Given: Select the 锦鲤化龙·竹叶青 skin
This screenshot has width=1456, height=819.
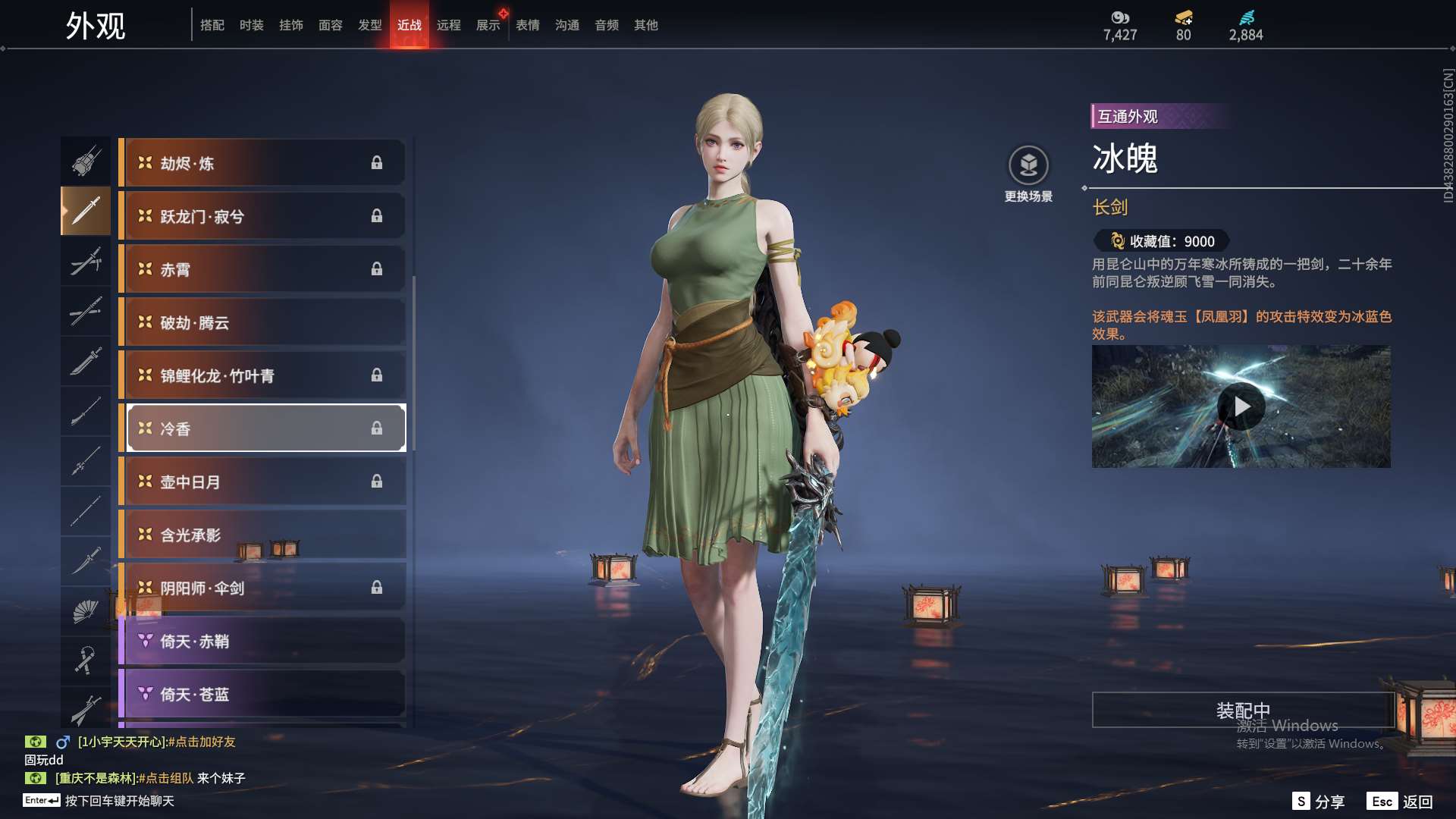Looking at the screenshot, I should click(x=262, y=375).
